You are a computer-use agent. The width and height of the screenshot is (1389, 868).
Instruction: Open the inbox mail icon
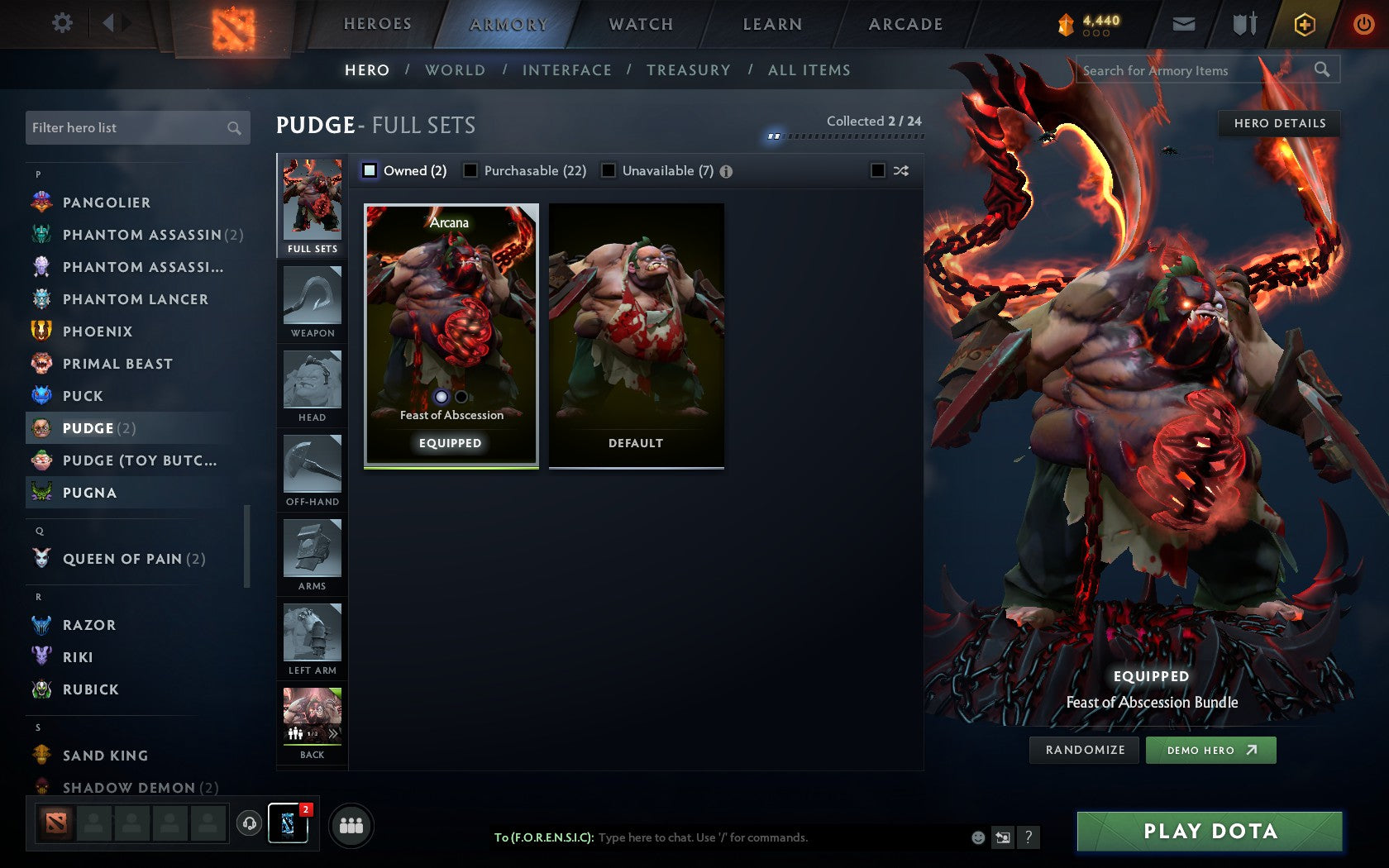(1184, 24)
